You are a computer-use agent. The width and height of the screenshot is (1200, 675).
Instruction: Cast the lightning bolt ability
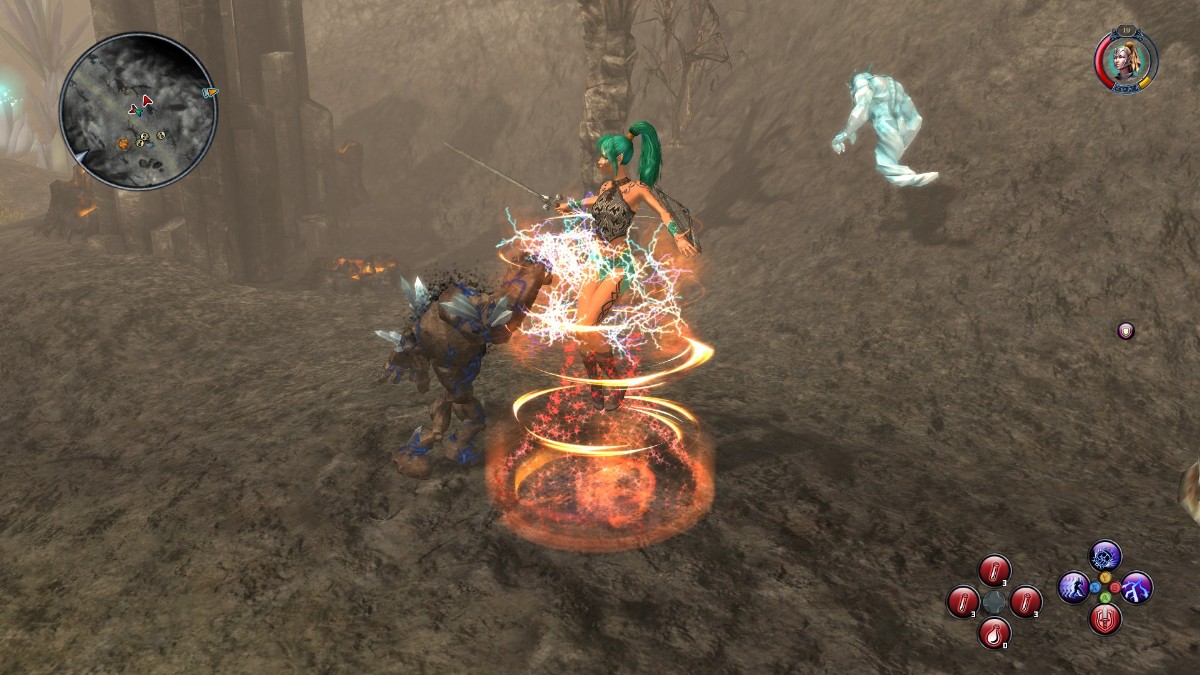coord(1137,587)
